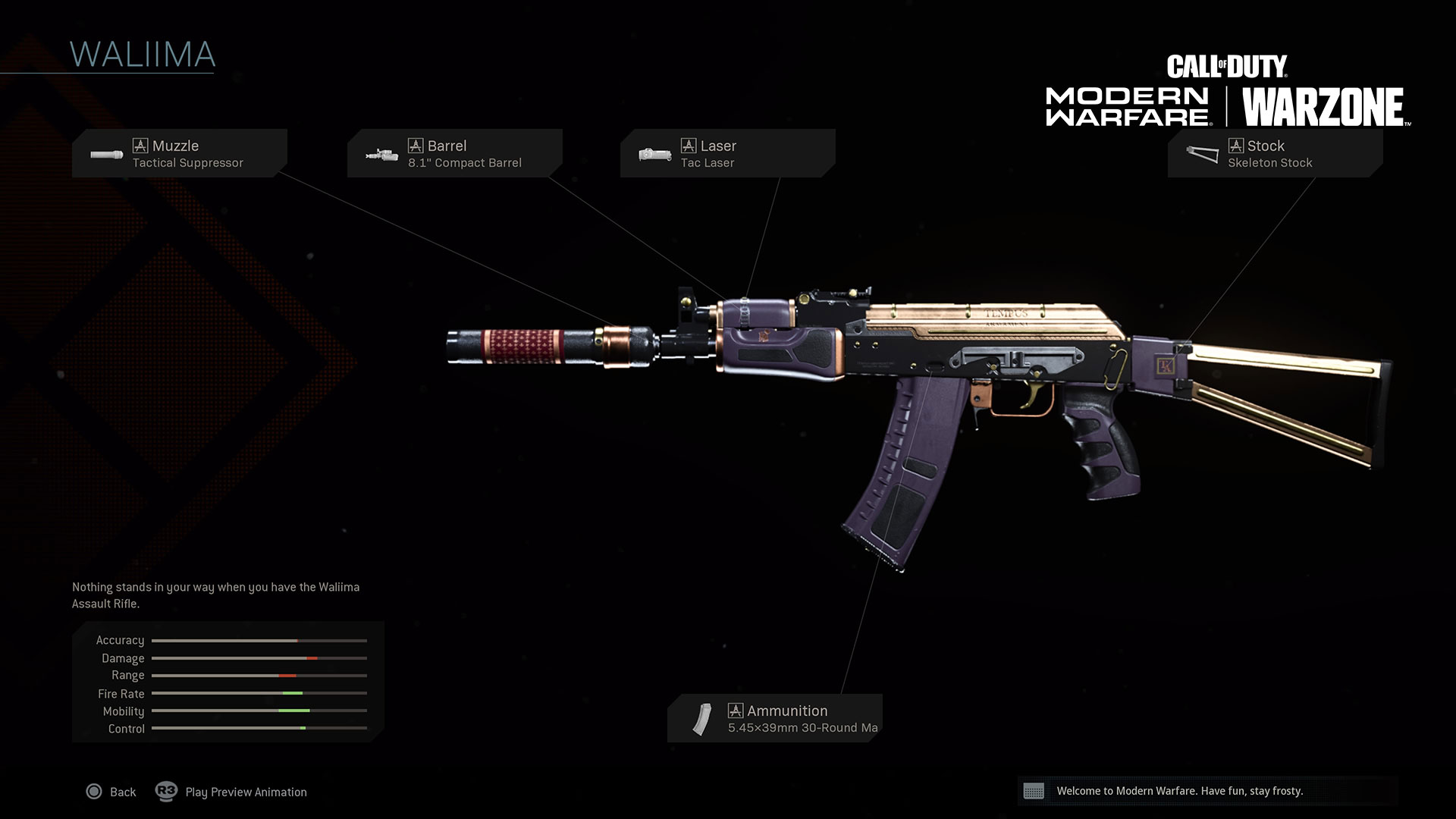Viewport: 1456px width, 819px height.
Task: Select the Muzzle Tactical Suppressor attachment slot
Action: (180, 153)
